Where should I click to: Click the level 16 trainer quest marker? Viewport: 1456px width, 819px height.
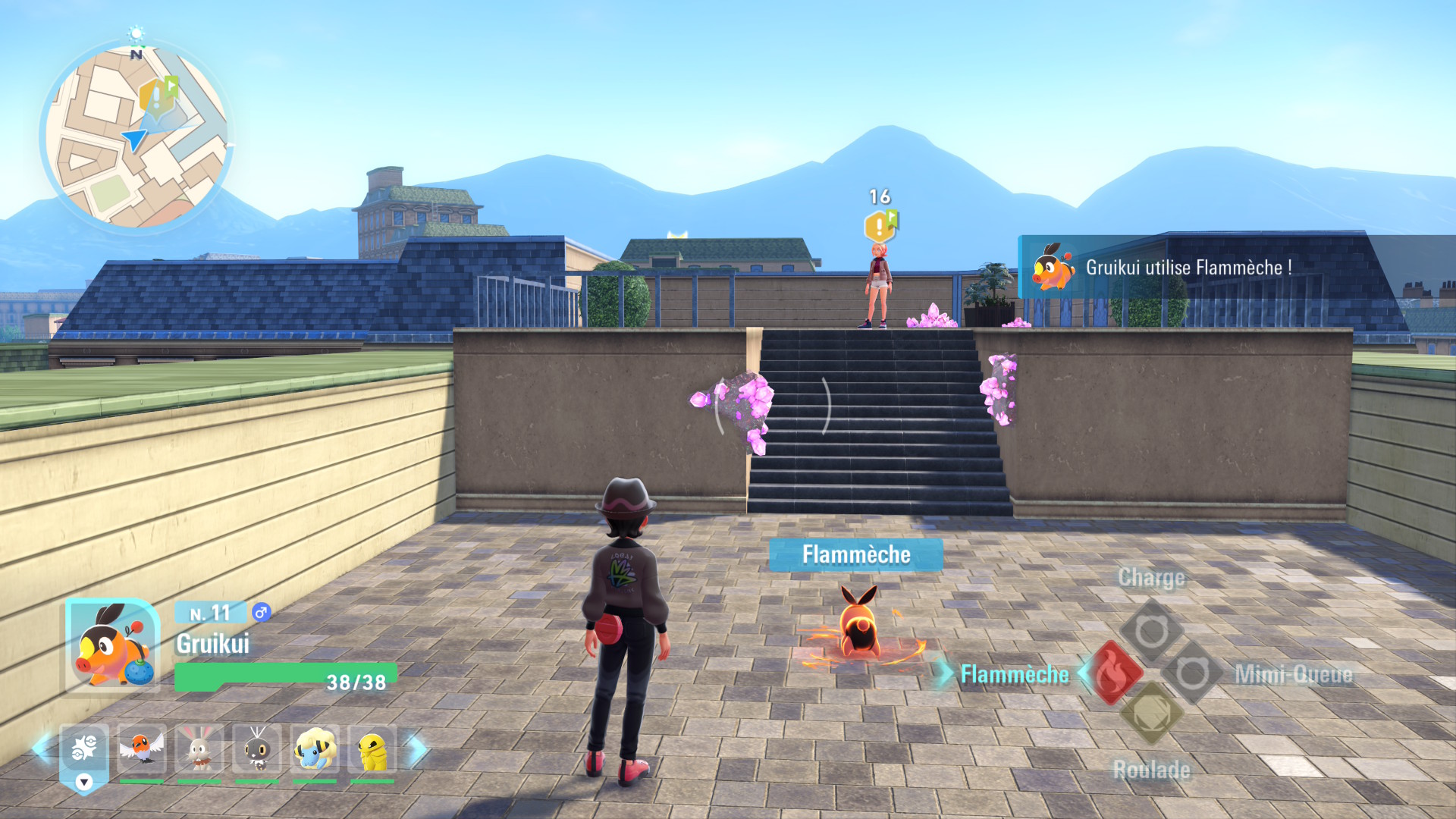(x=880, y=226)
